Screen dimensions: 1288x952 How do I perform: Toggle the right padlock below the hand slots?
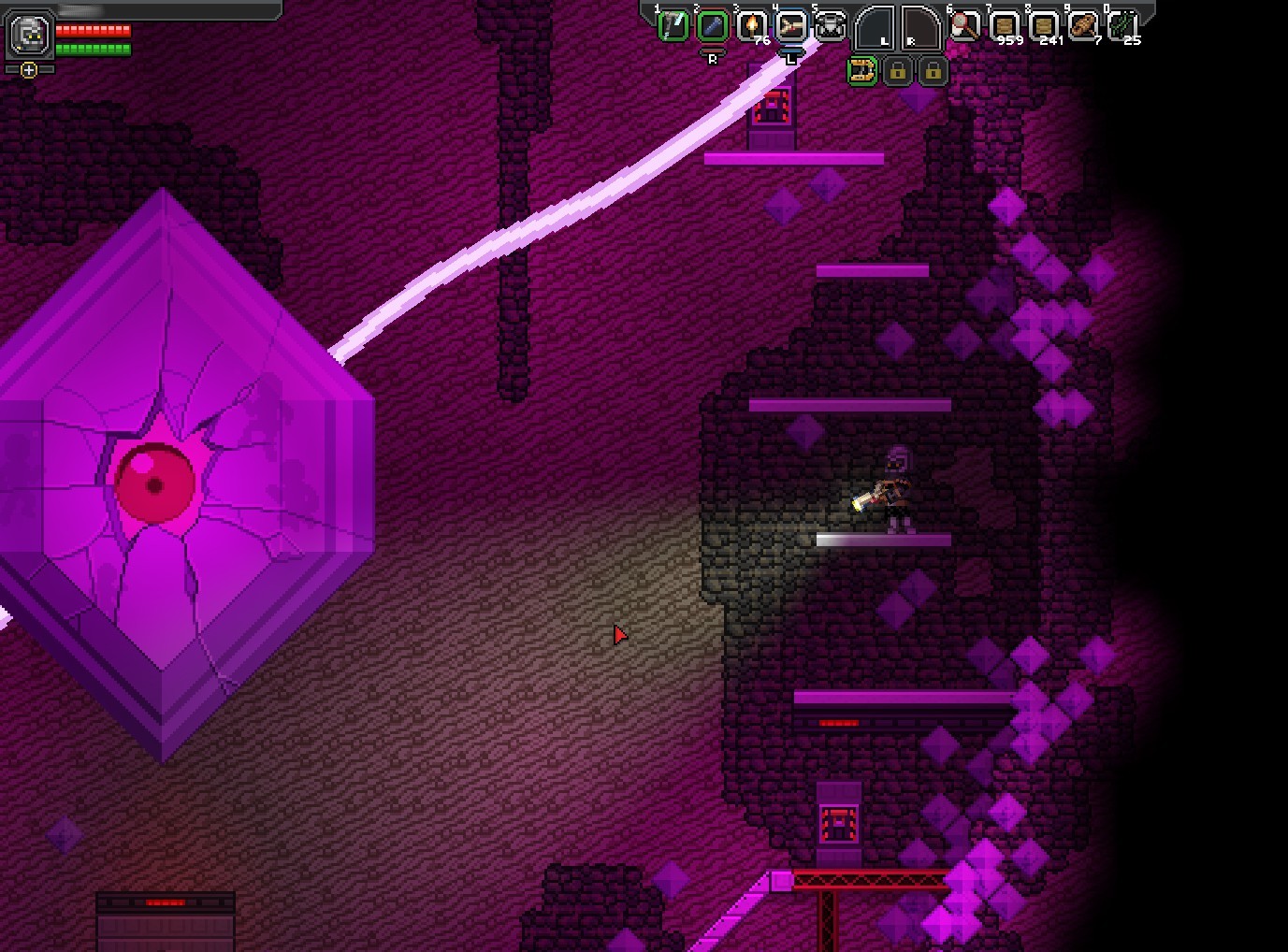point(932,71)
